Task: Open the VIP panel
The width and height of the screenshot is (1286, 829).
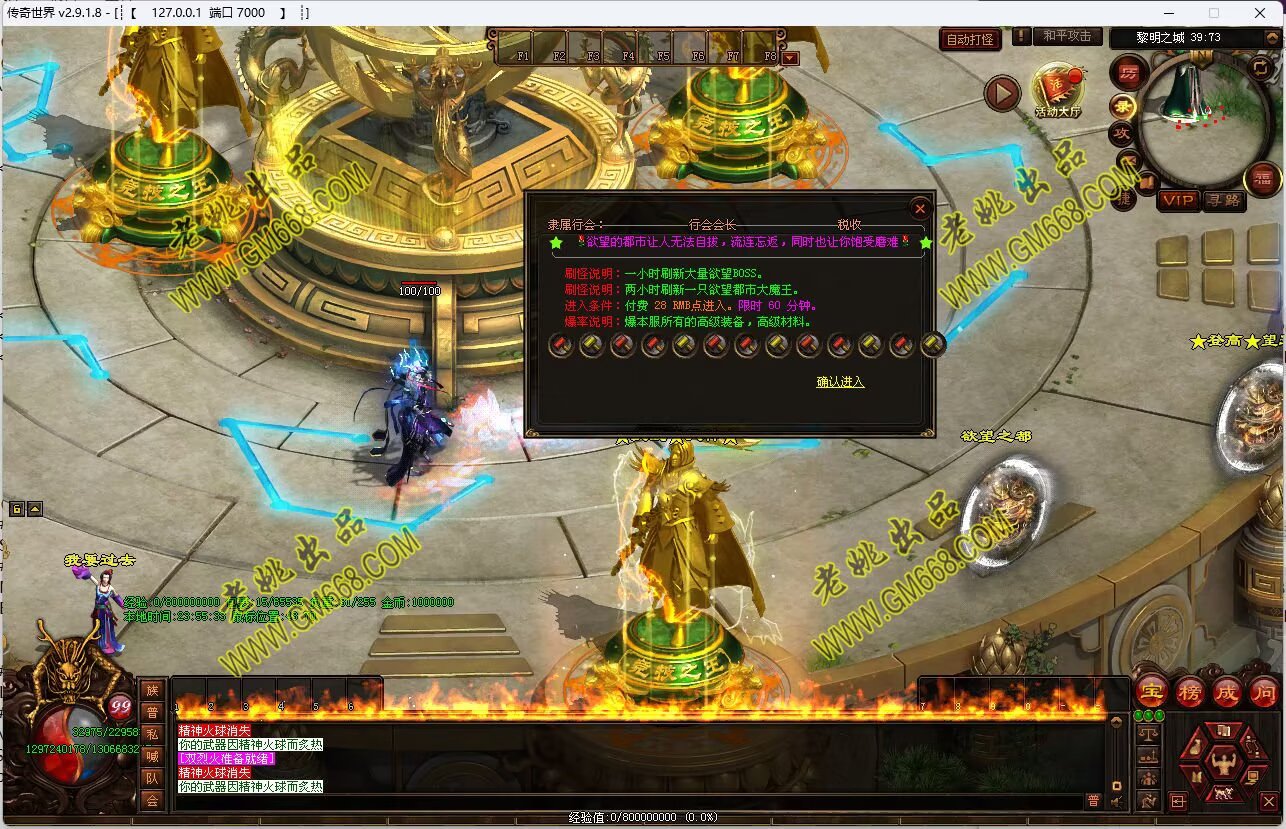Action: (1178, 200)
